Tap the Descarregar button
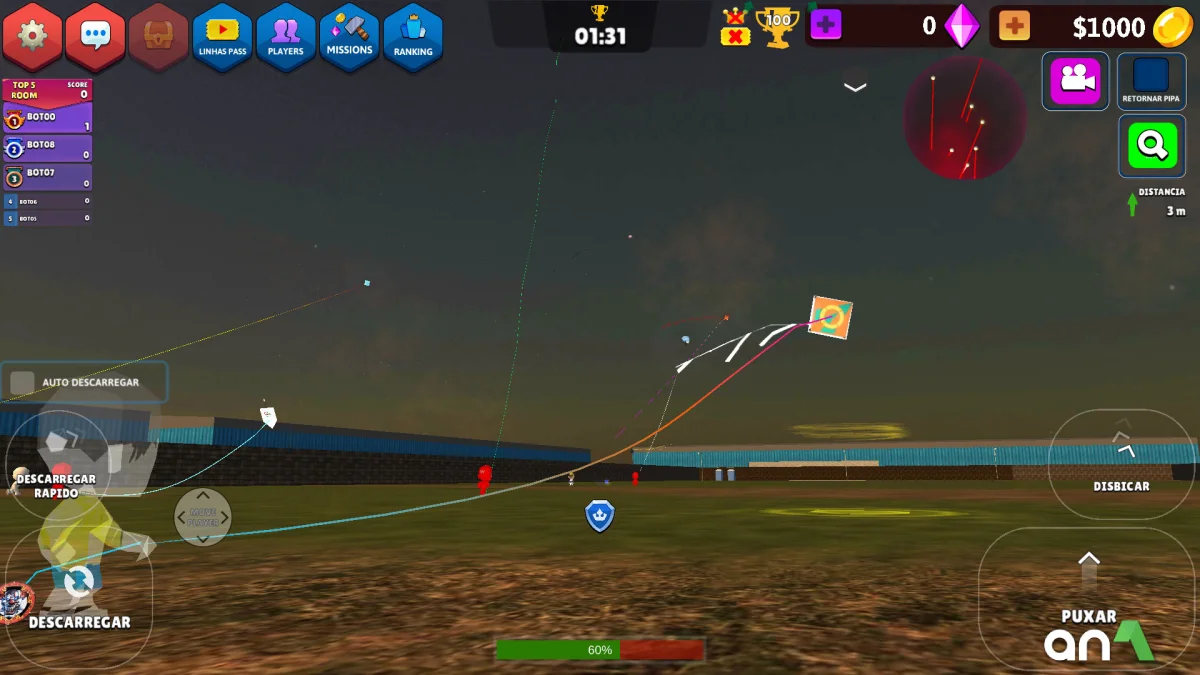This screenshot has width=1200, height=675. (78, 595)
